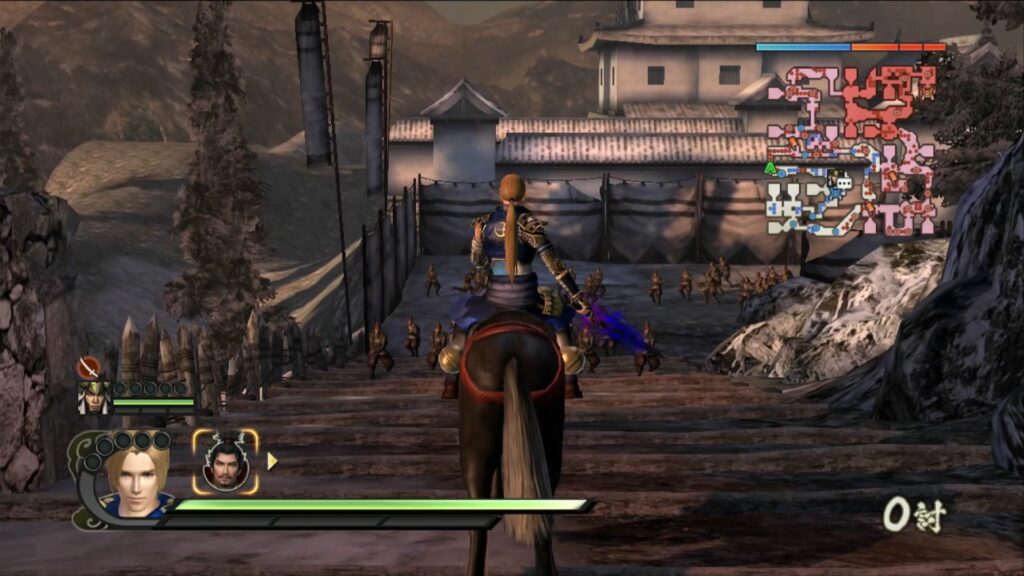Switch to the dark-haired reserve character portrait
Image resolution: width=1024 pixels, height=576 pixels.
point(225,461)
